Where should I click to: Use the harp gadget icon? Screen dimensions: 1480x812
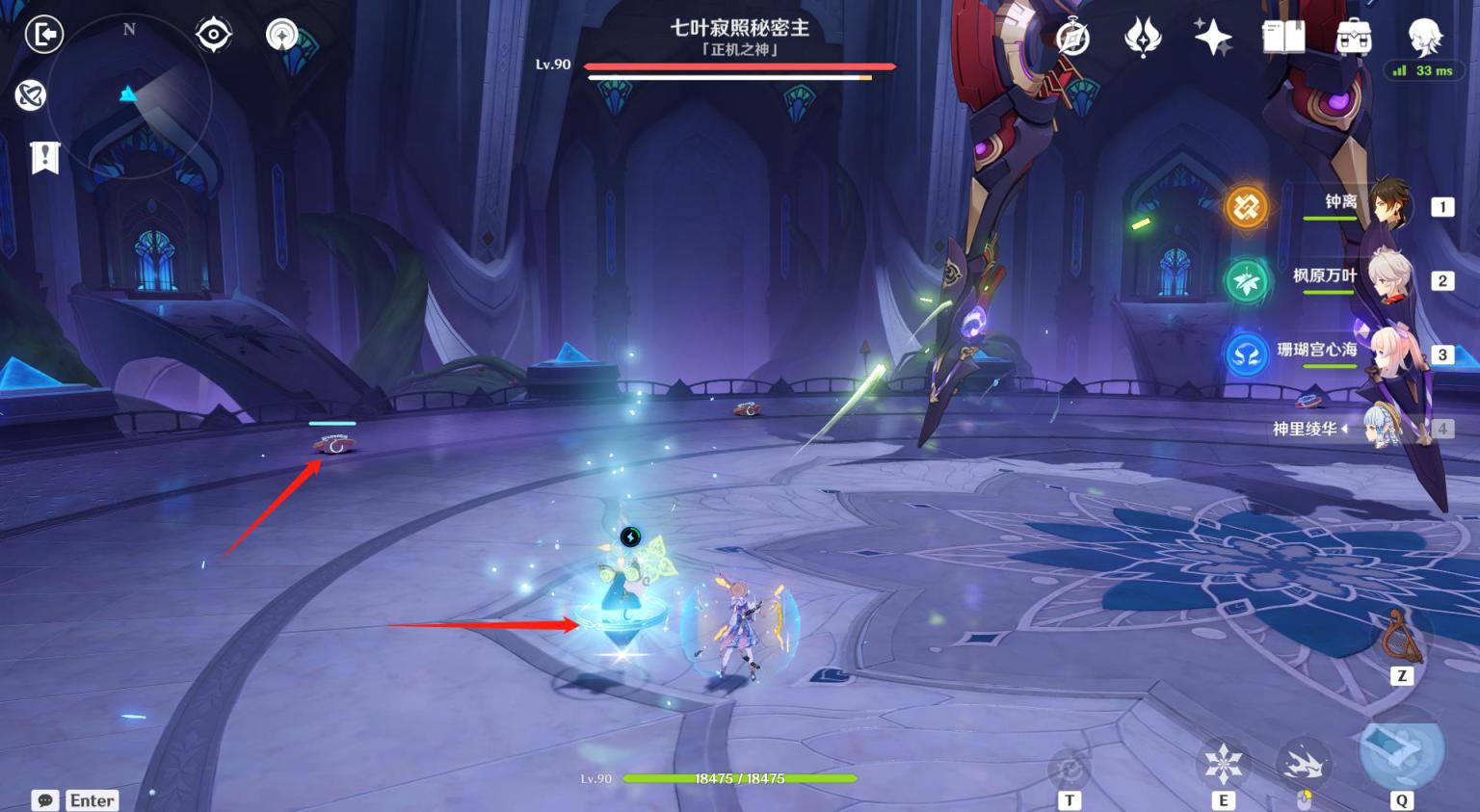pos(1401,637)
